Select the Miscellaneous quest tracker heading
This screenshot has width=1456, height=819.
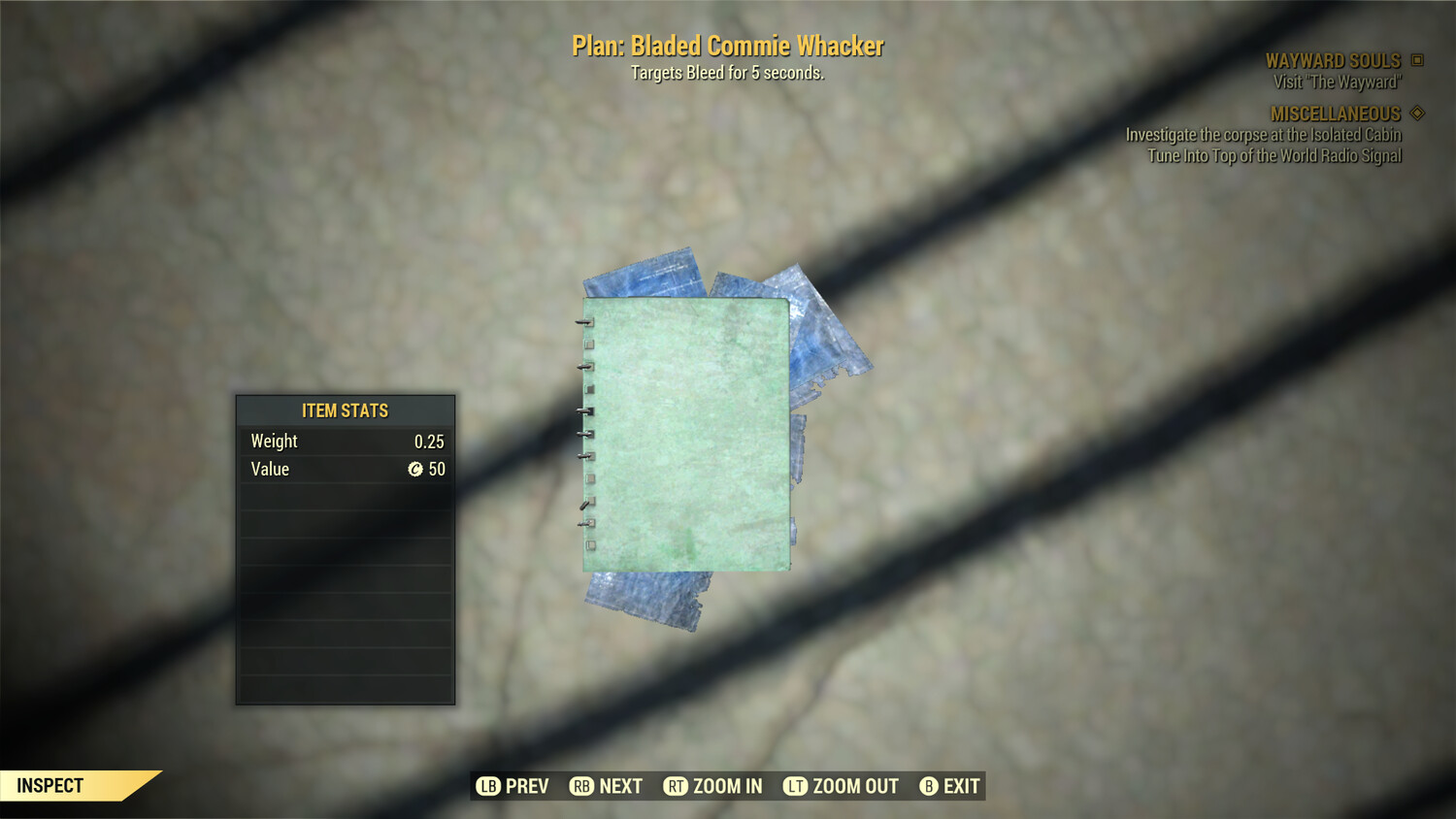coord(1336,115)
